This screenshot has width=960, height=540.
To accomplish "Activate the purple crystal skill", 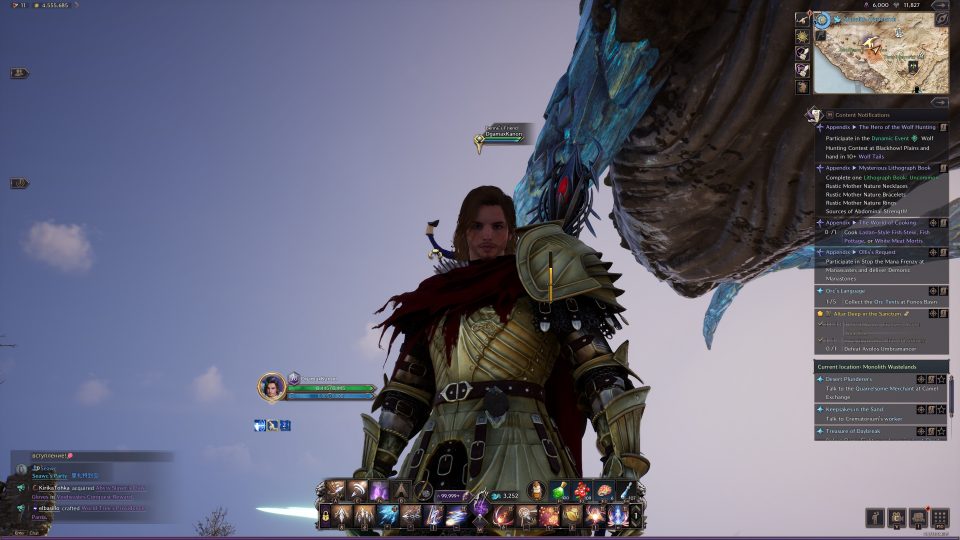I will [x=379, y=491].
